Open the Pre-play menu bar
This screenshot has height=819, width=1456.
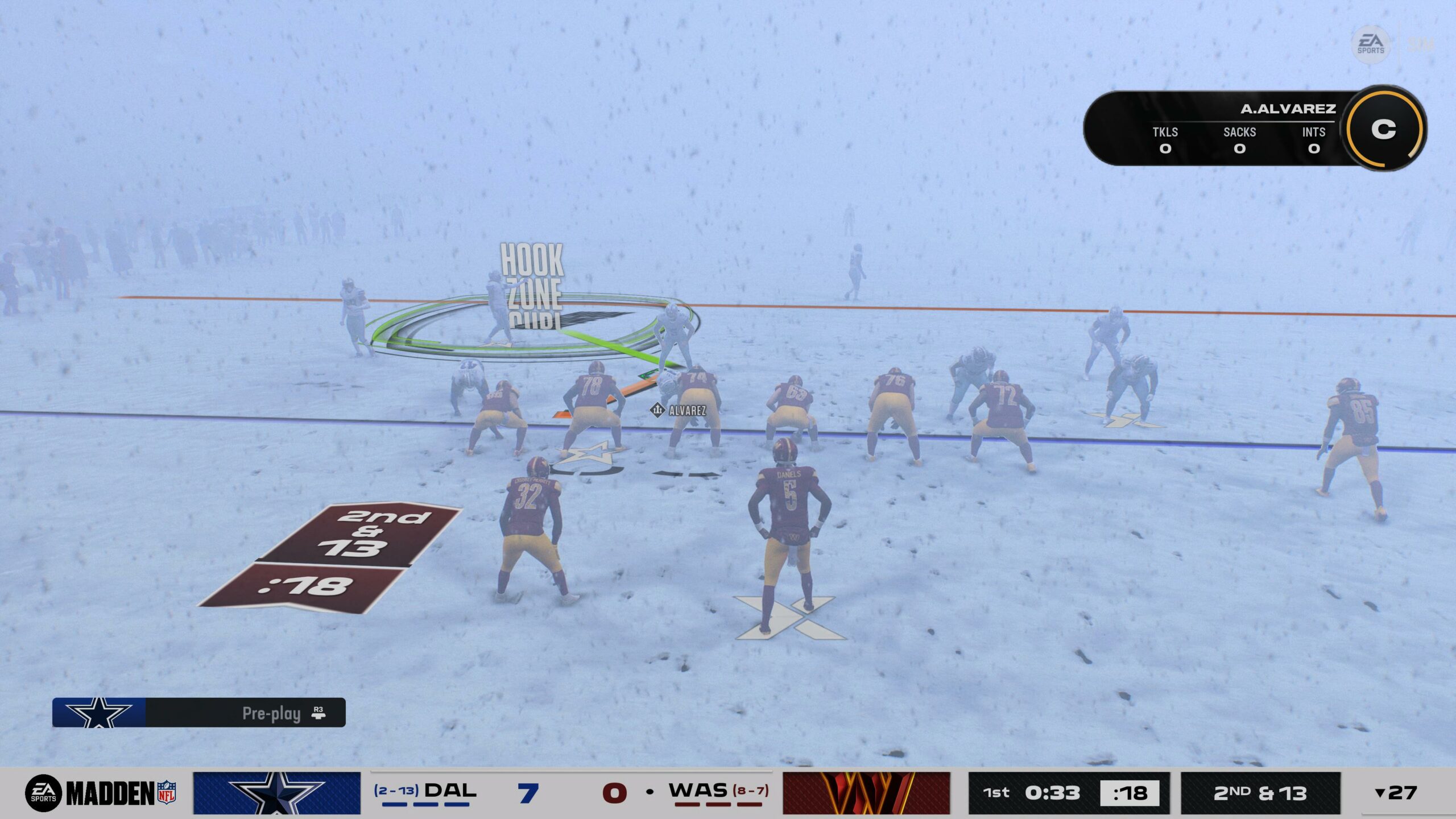click(198, 713)
